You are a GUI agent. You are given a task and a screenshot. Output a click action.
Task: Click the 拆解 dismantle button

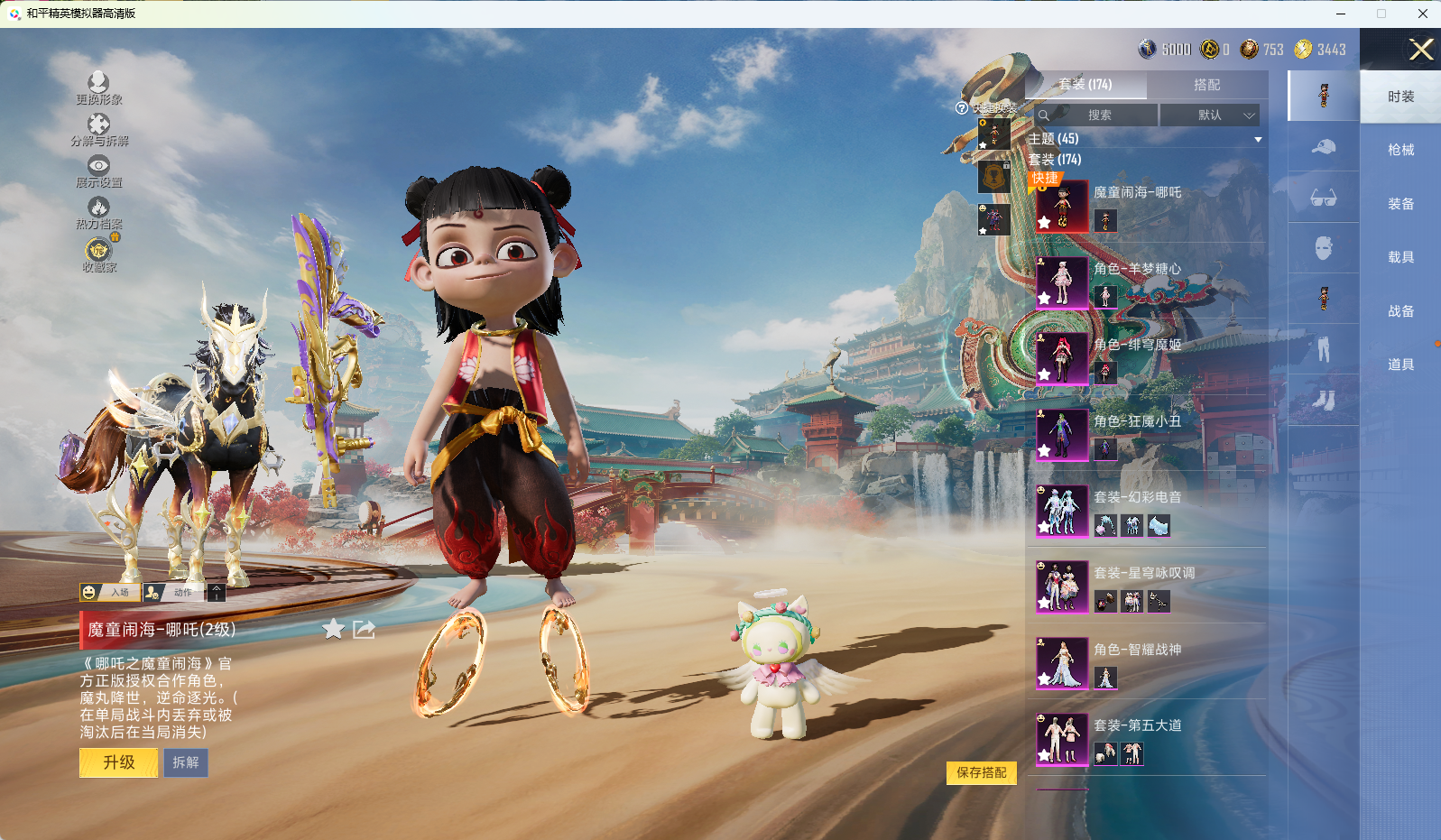(186, 762)
